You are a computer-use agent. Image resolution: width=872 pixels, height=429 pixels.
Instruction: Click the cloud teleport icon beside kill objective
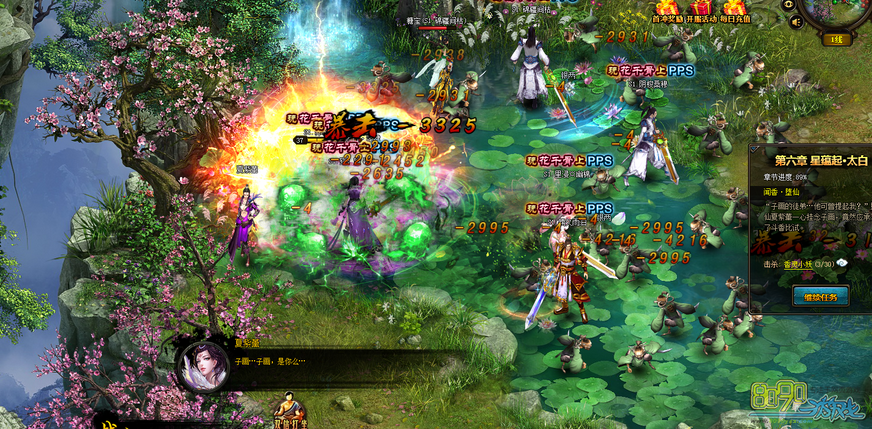842,262
